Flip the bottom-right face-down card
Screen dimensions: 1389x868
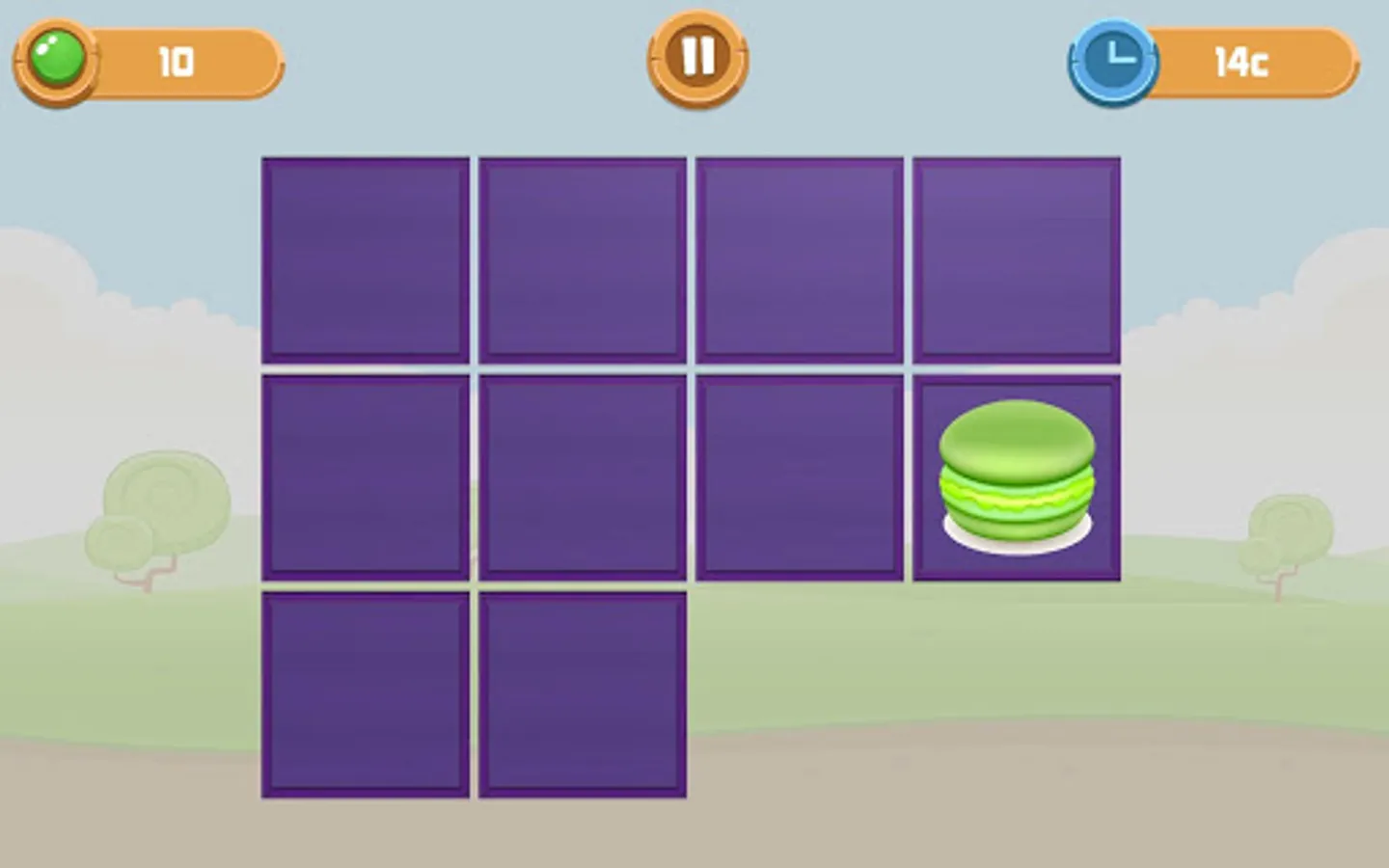coord(582,694)
